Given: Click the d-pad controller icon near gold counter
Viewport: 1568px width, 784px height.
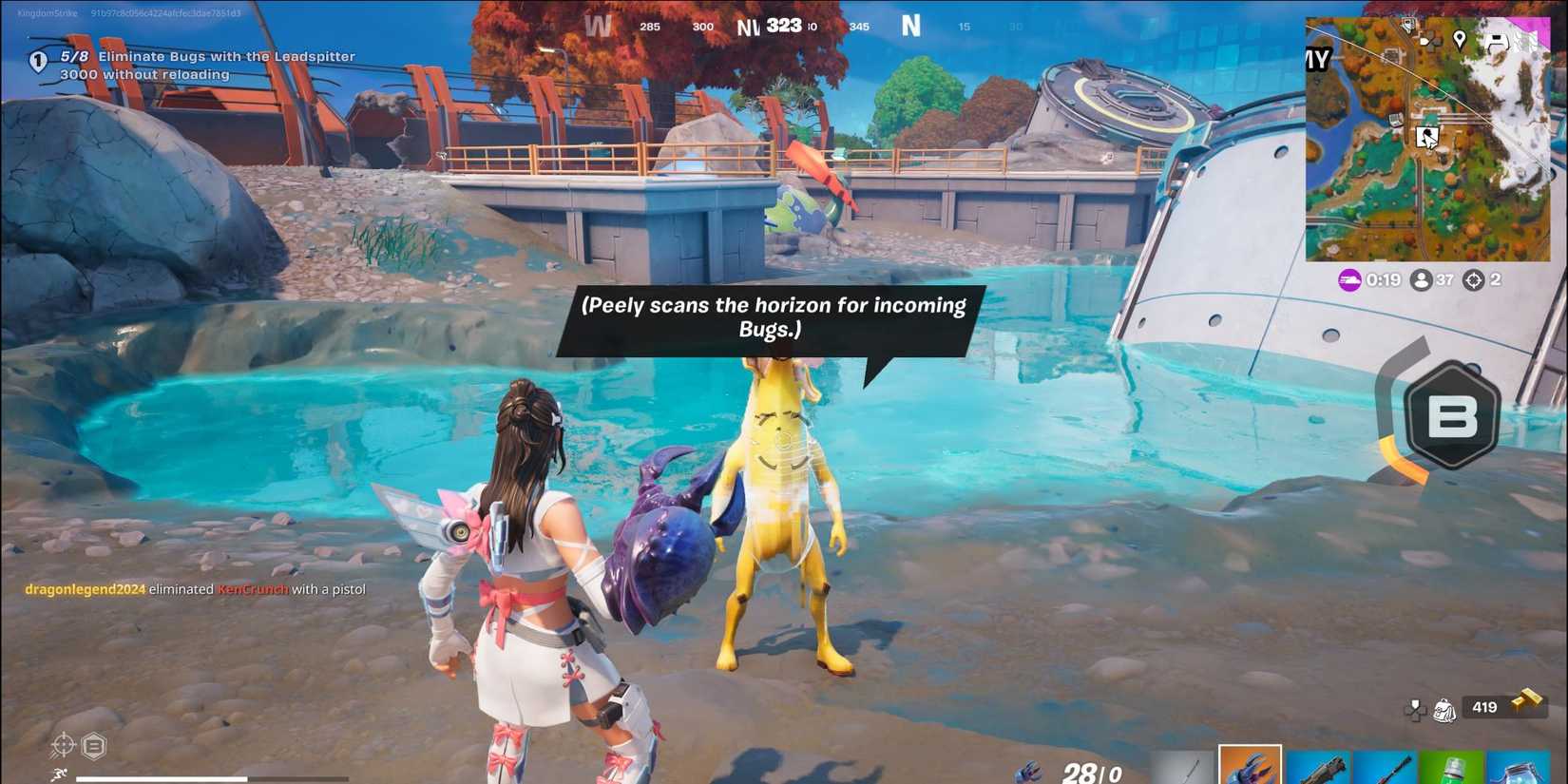Looking at the screenshot, I should click(x=1414, y=711).
